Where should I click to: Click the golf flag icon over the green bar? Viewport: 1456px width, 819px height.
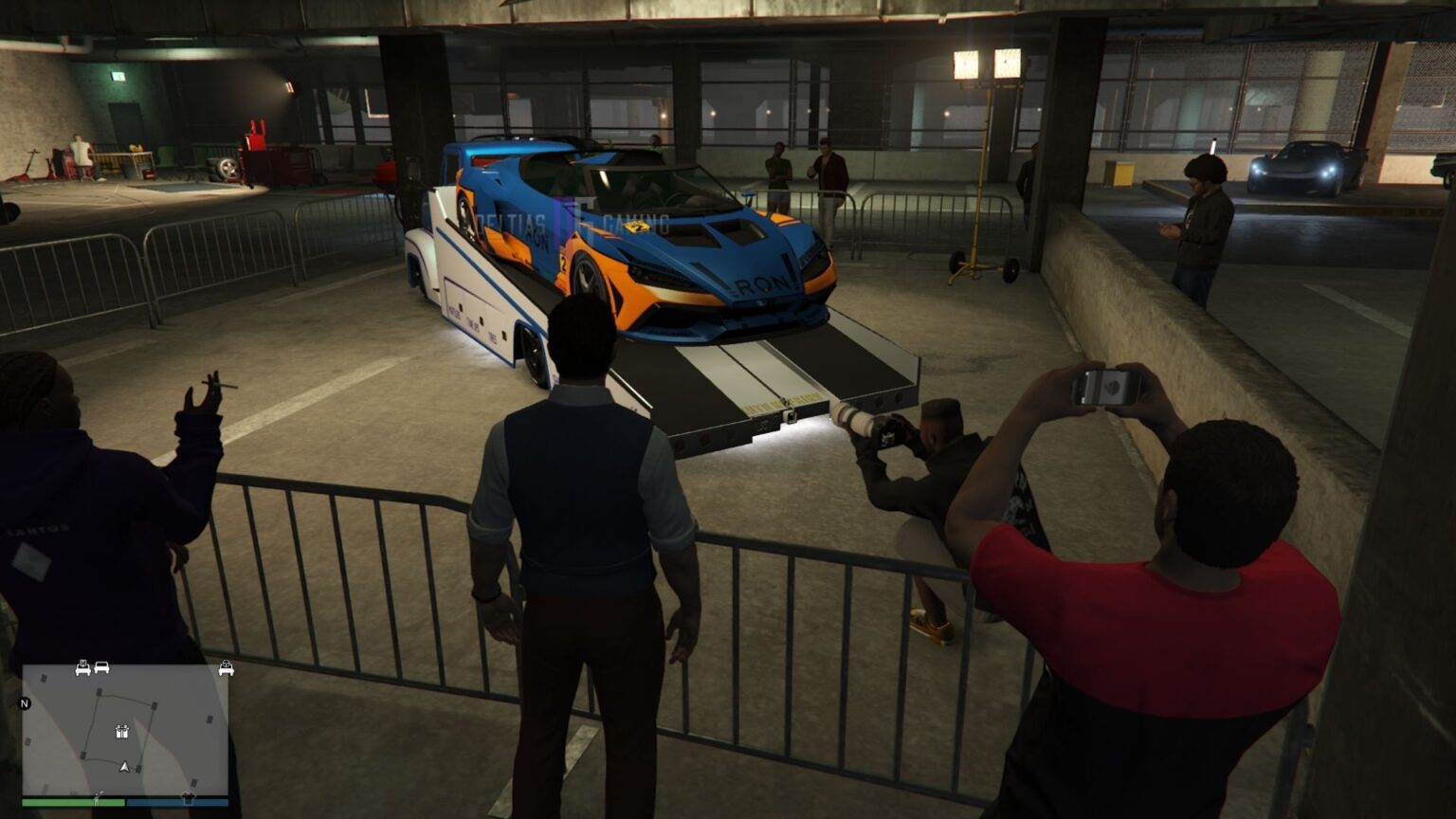98,796
